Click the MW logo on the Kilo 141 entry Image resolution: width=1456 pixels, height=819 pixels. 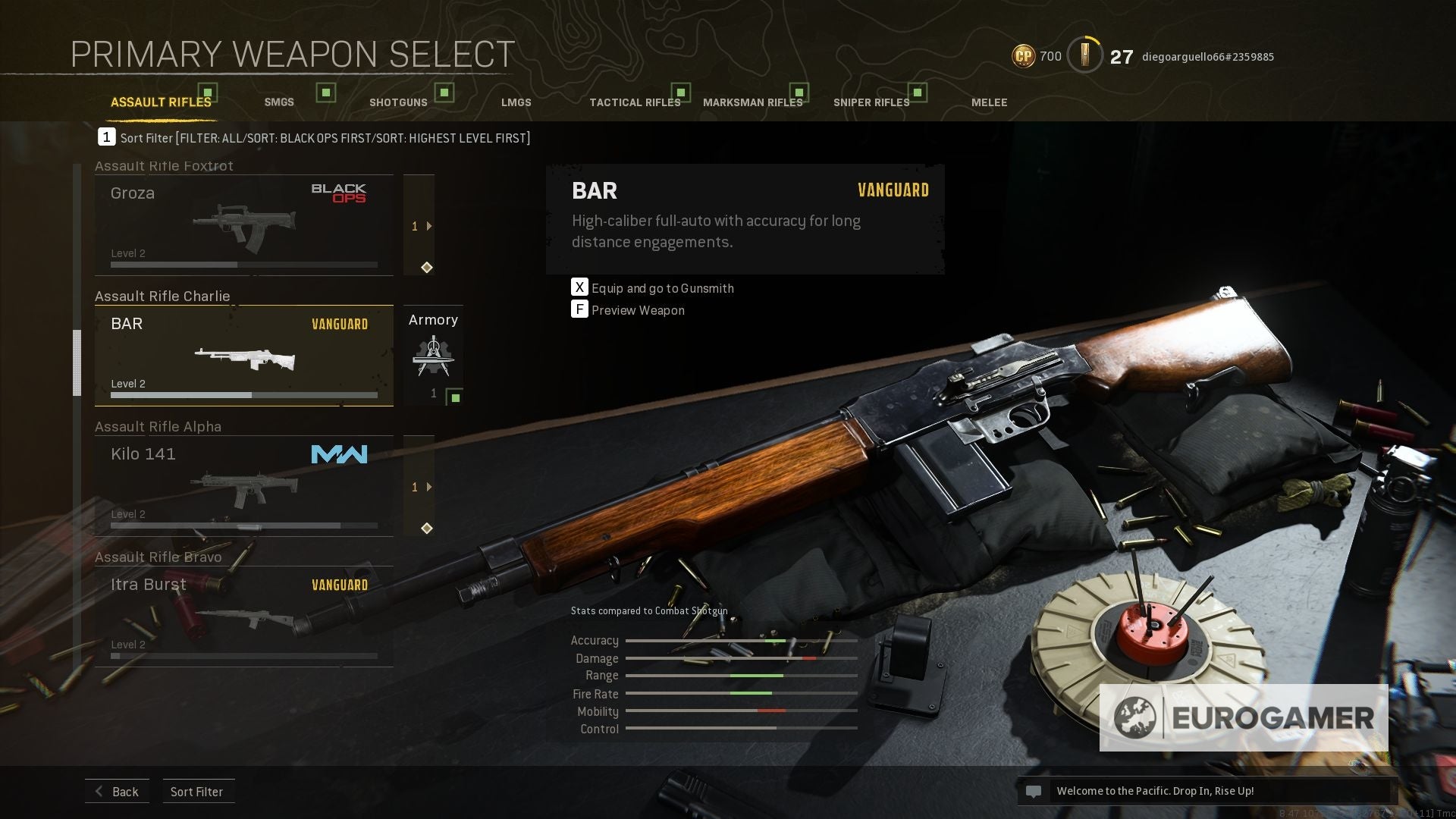[339, 454]
